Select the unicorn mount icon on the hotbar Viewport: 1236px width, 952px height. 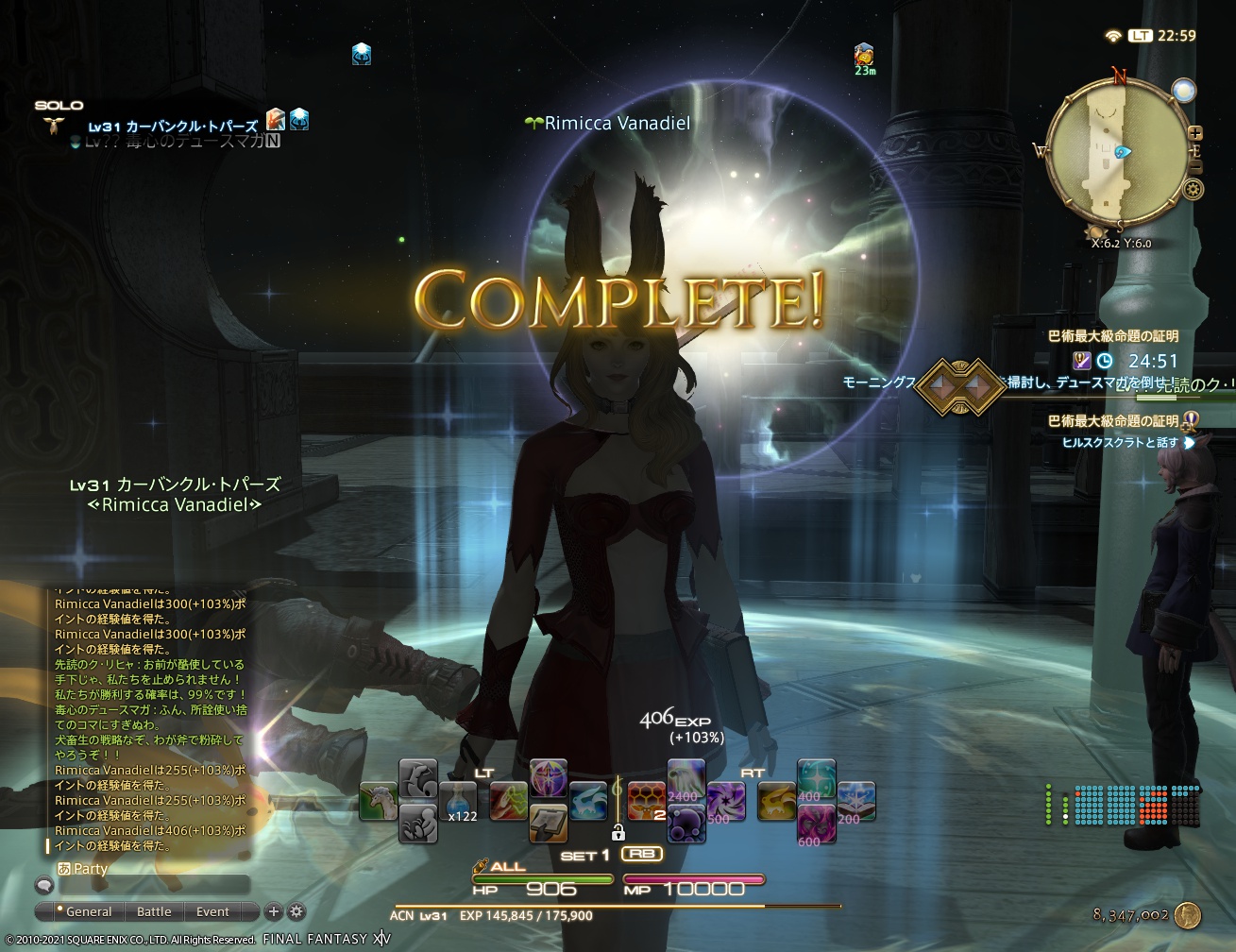[x=378, y=800]
